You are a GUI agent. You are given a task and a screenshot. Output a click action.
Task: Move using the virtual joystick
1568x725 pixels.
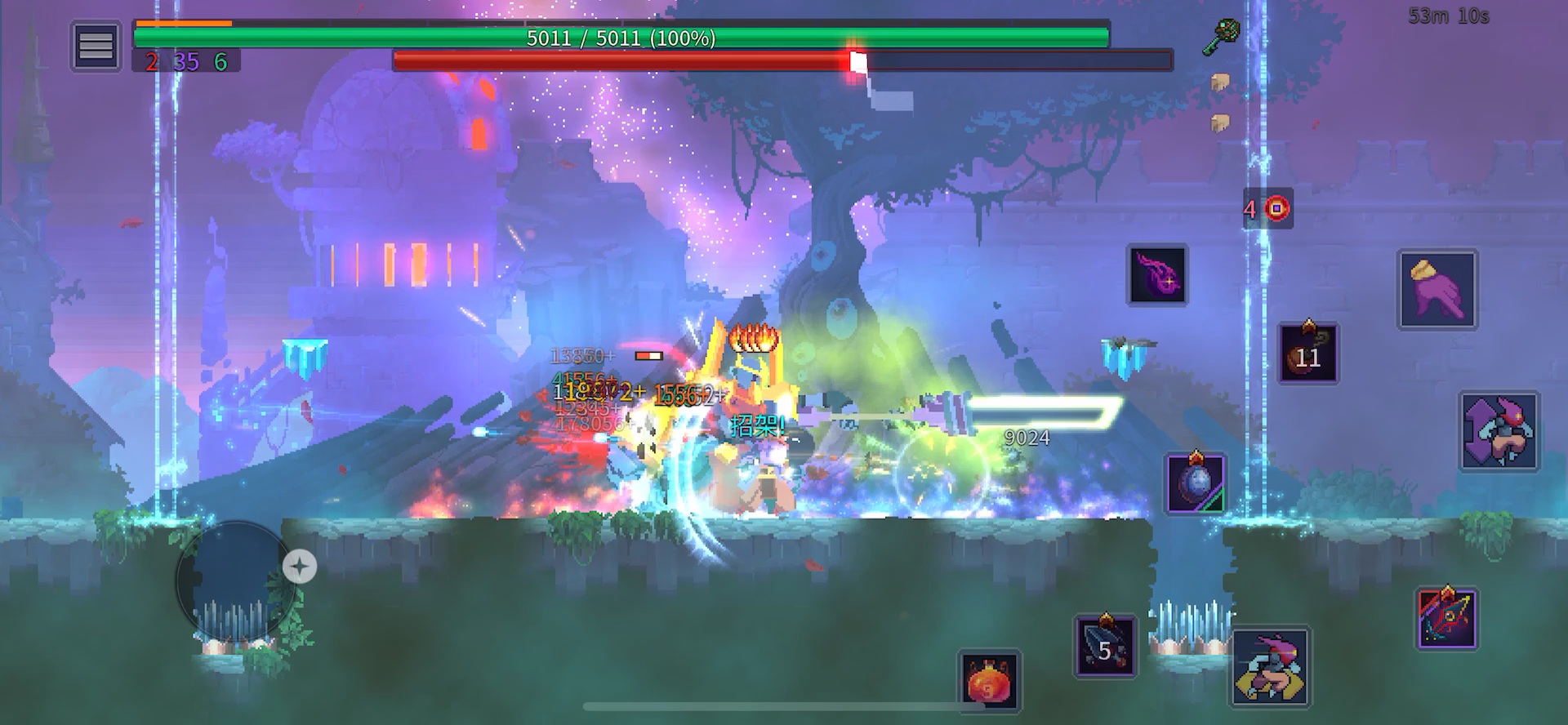(x=236, y=580)
